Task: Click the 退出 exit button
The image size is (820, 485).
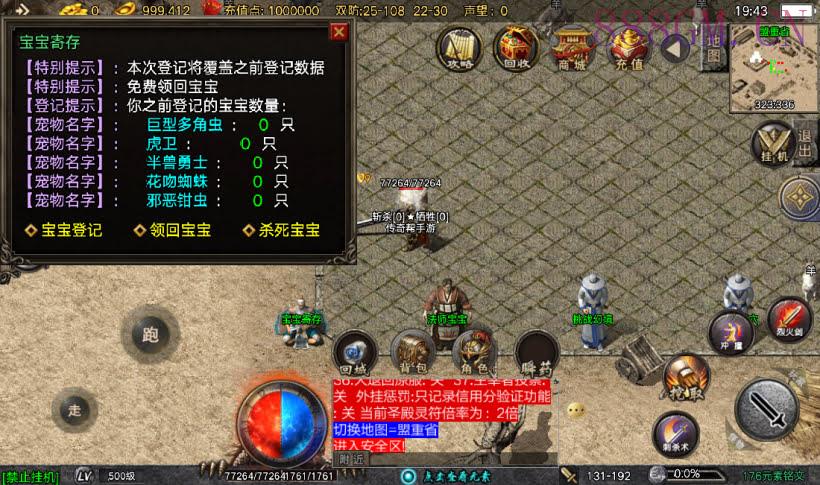Action: (x=805, y=141)
